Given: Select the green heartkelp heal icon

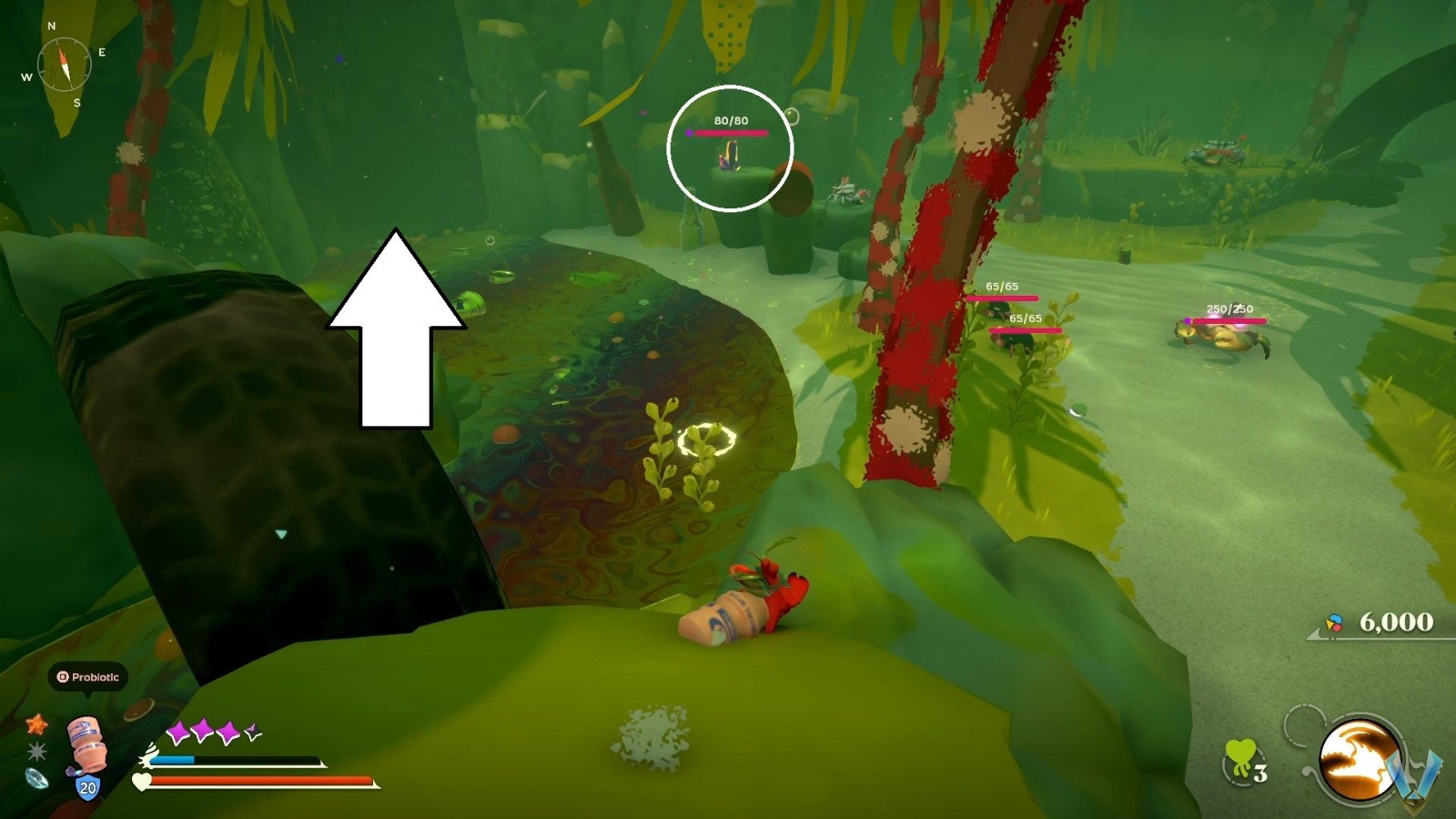Looking at the screenshot, I should click(x=1239, y=753).
